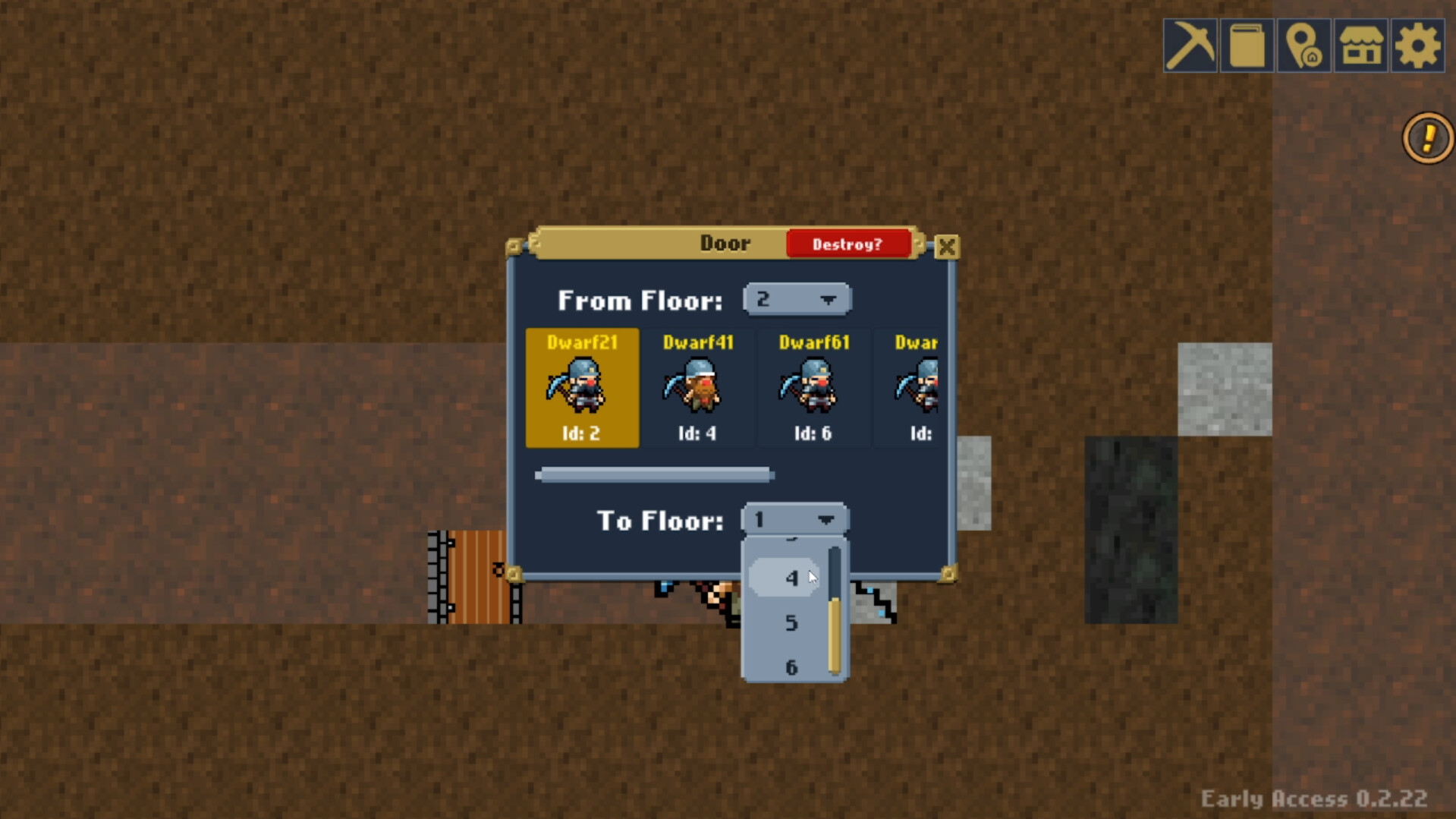
Task: Click the Destroy? button
Action: click(847, 244)
